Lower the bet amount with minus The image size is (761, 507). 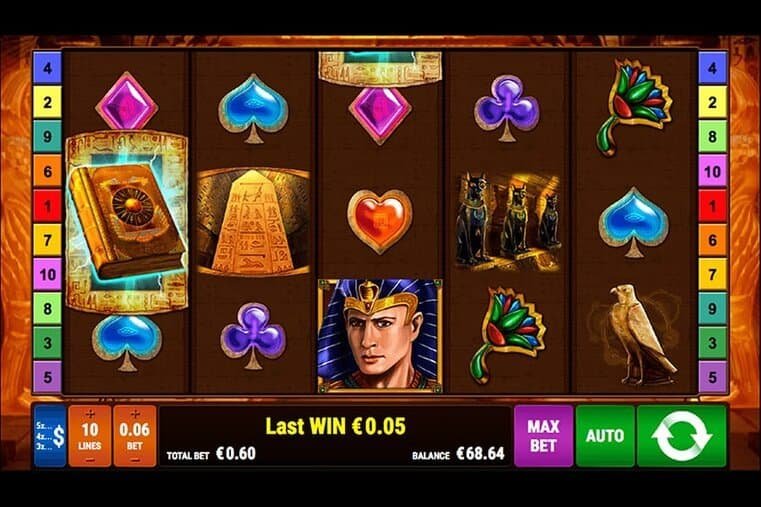[134, 458]
